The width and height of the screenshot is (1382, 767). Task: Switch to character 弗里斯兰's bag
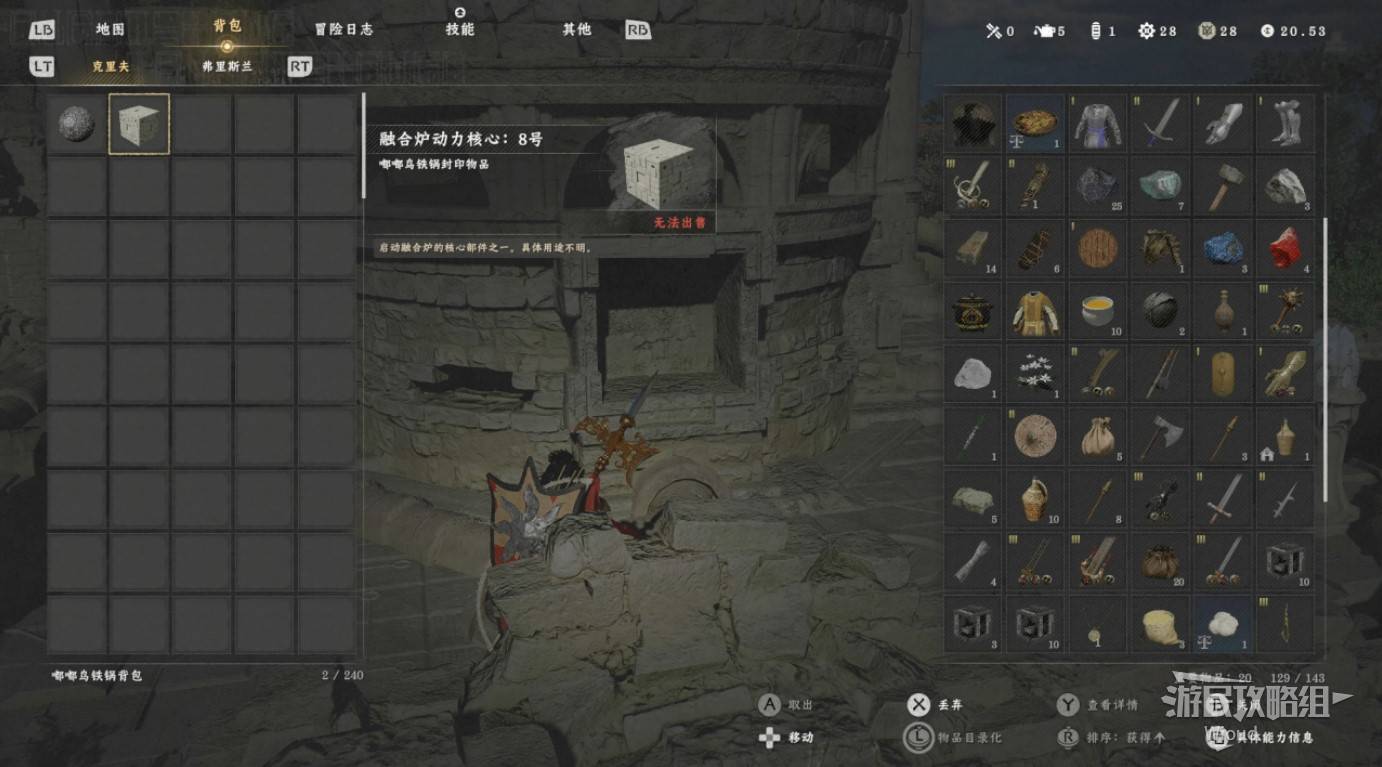[x=228, y=66]
